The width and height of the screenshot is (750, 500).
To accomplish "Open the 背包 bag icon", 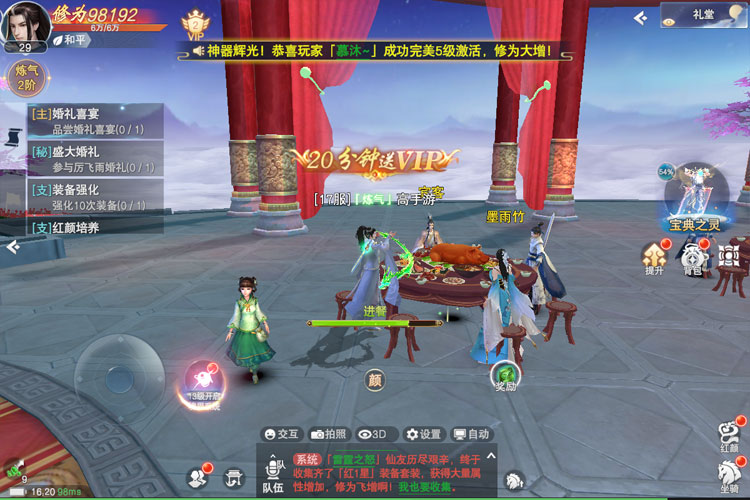I will coord(693,256).
